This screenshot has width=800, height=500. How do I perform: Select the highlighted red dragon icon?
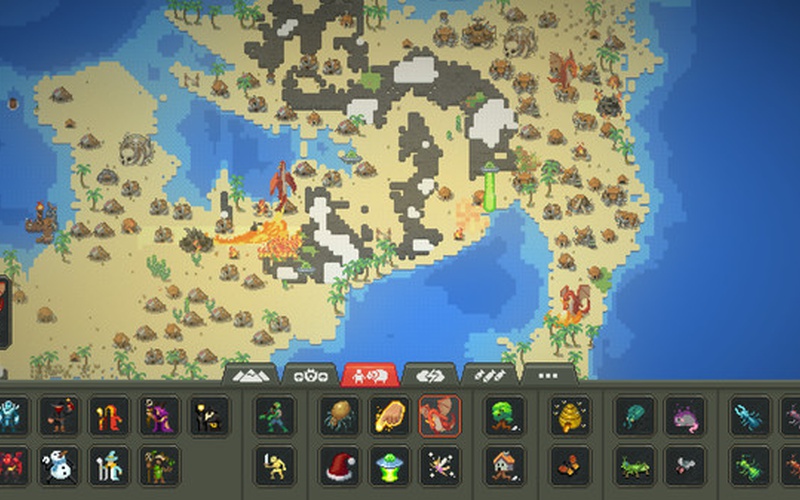click(439, 416)
